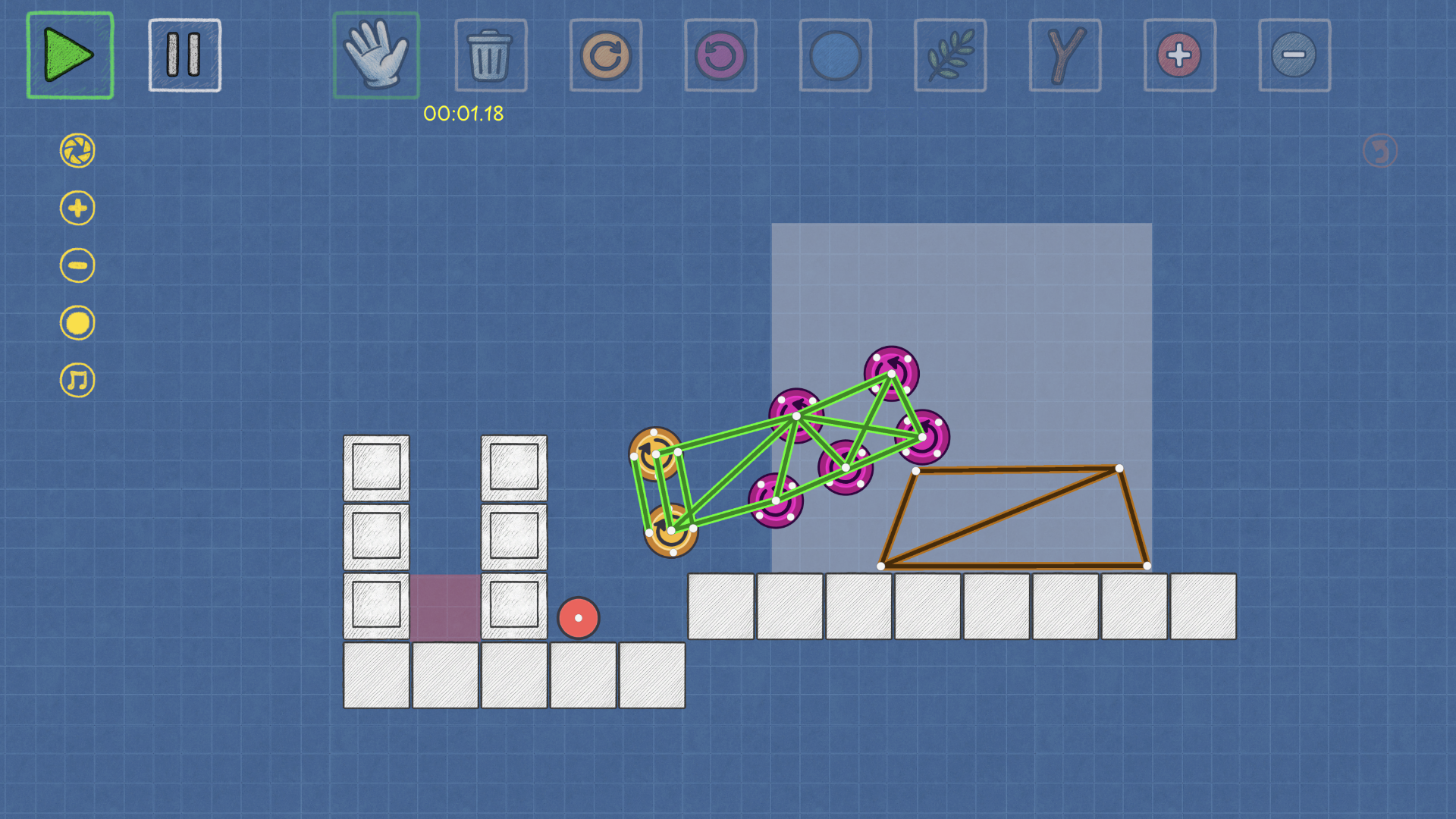Click the faded undo icon top right
This screenshot has height=819, width=1456.
[1379, 149]
